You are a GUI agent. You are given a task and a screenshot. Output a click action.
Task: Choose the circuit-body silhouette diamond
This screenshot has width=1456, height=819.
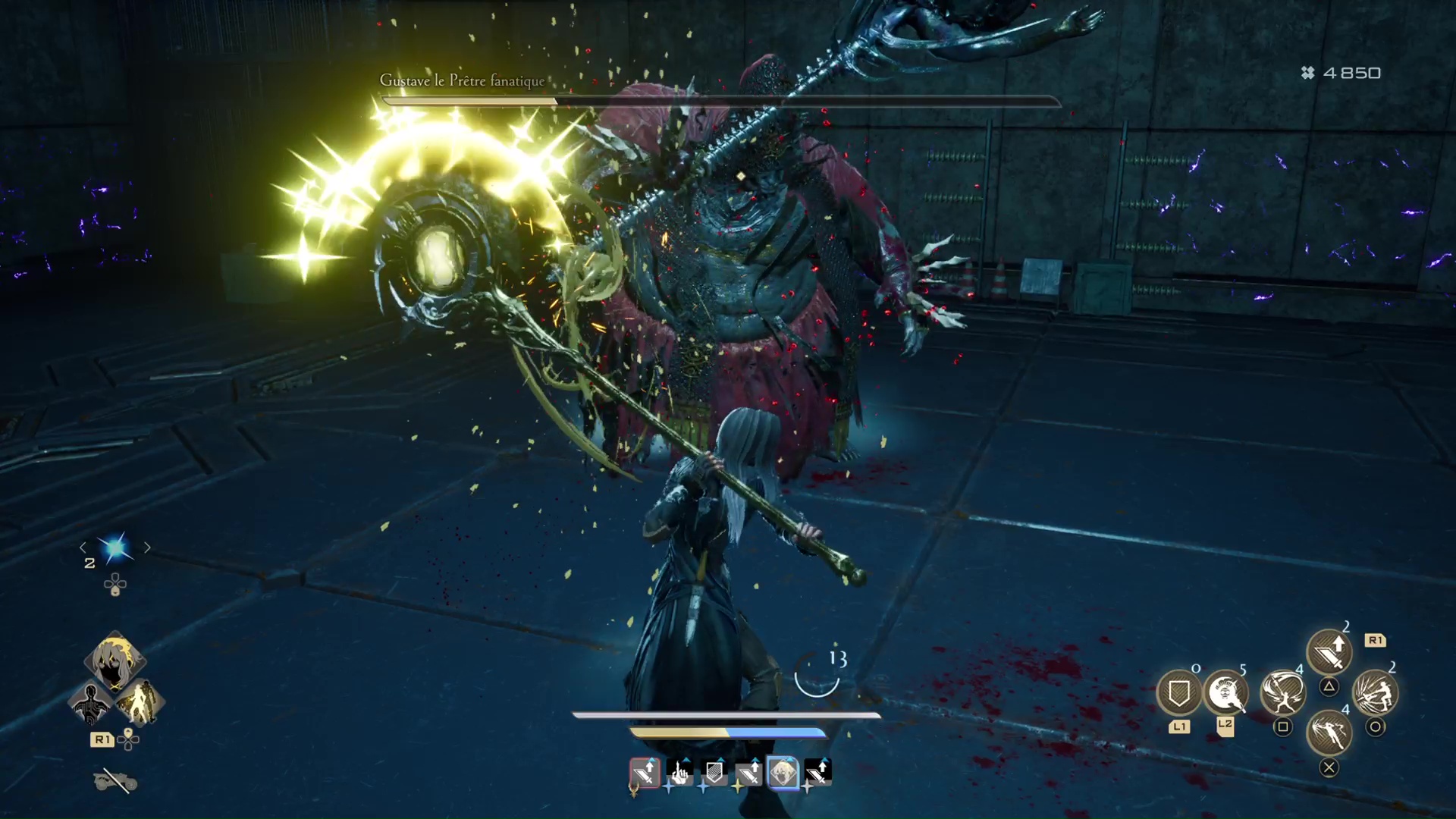point(90,702)
